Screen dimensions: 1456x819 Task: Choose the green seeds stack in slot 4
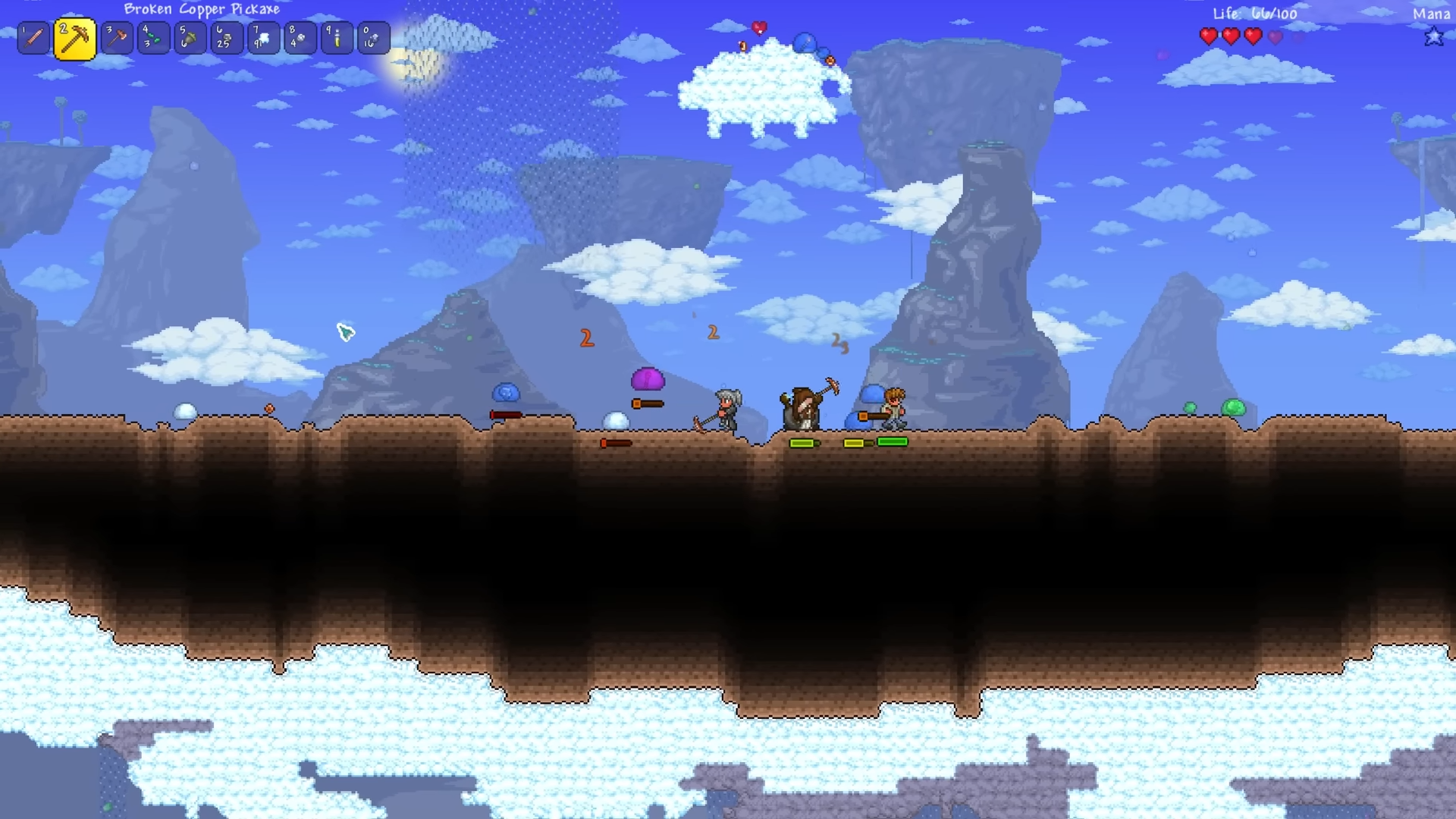(153, 38)
